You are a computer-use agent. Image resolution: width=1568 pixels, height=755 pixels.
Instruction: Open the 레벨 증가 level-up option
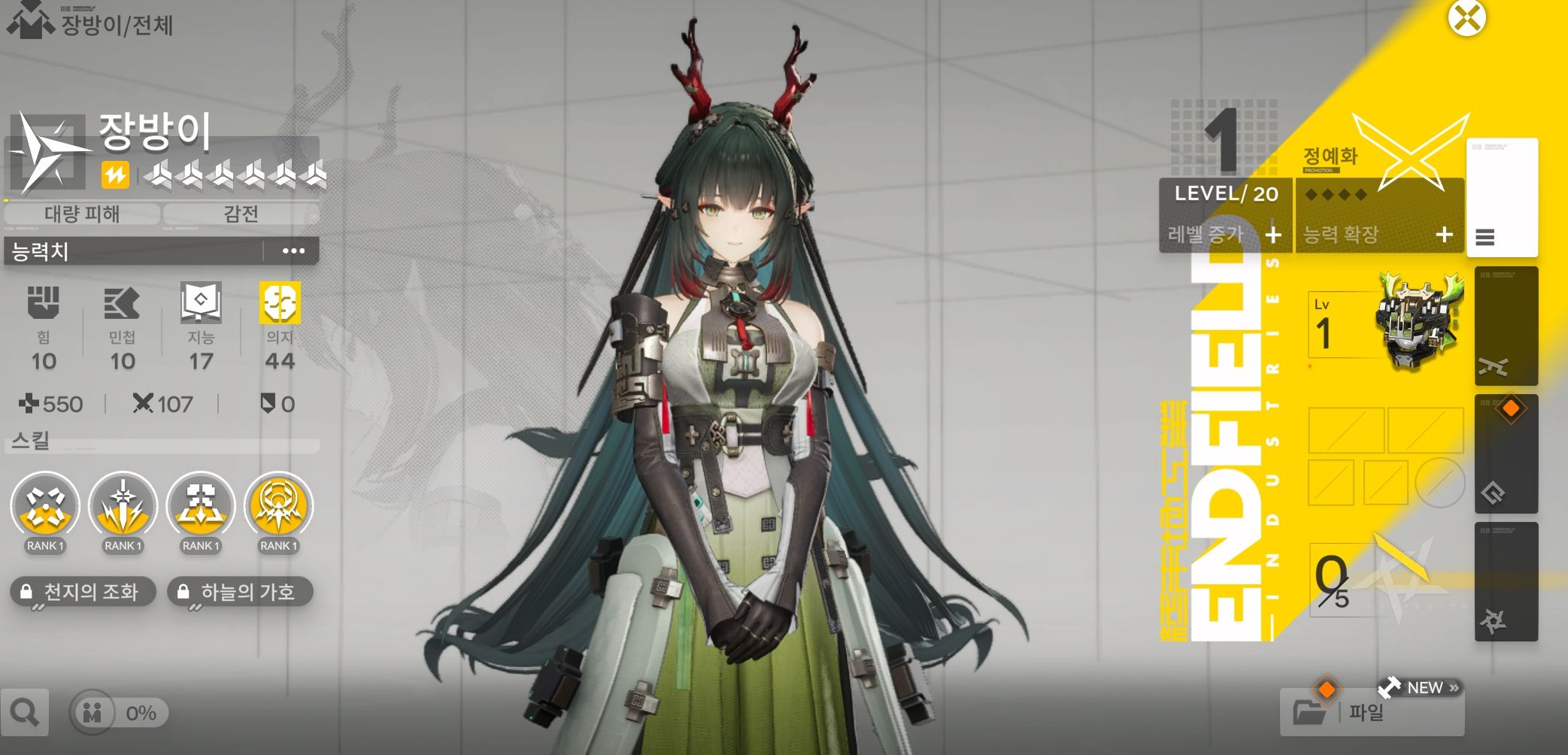coord(1226,235)
